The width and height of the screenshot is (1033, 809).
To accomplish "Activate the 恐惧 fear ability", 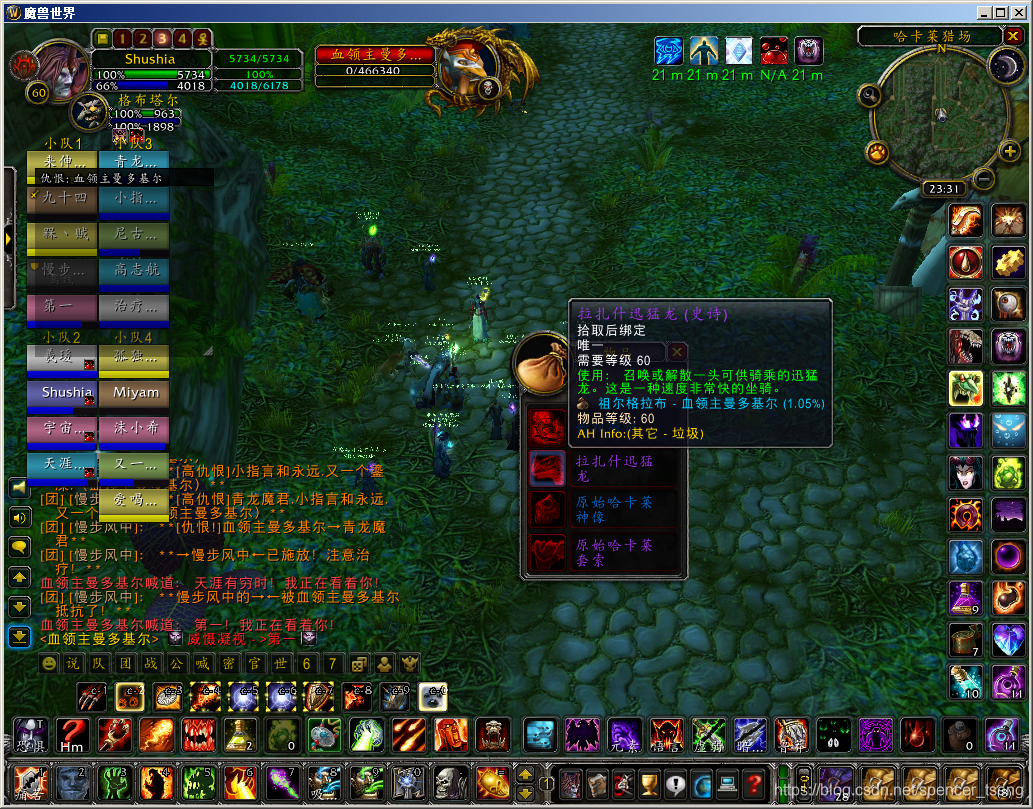I will pos(29,735).
